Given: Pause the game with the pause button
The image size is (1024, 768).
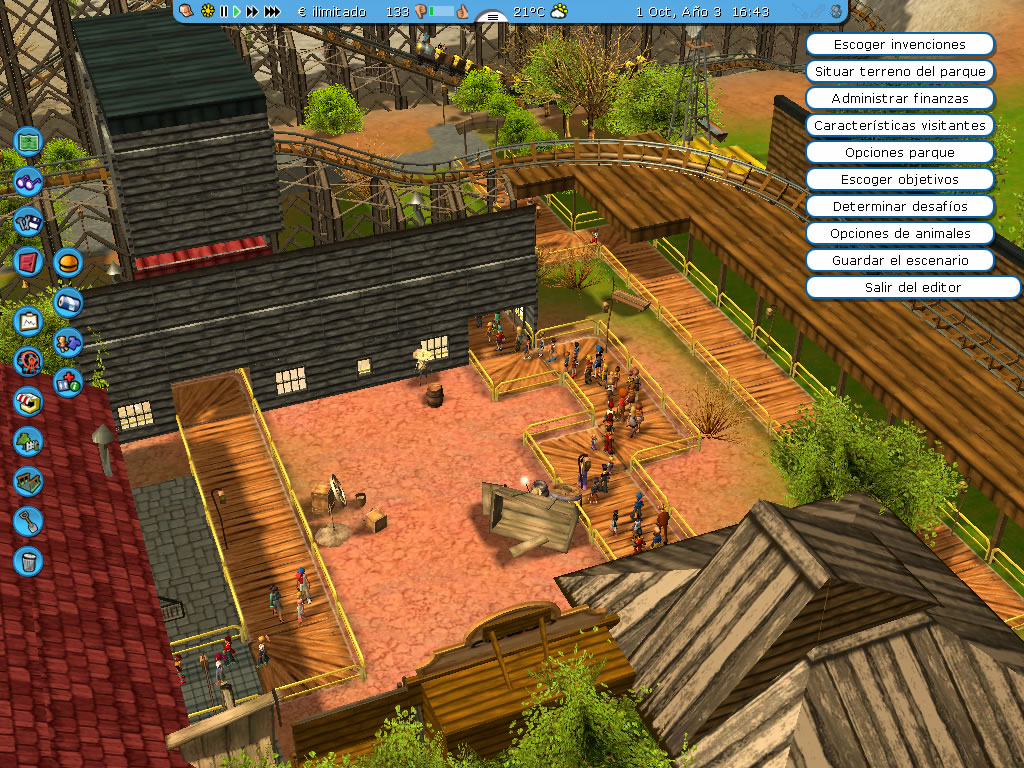Looking at the screenshot, I should [224, 12].
